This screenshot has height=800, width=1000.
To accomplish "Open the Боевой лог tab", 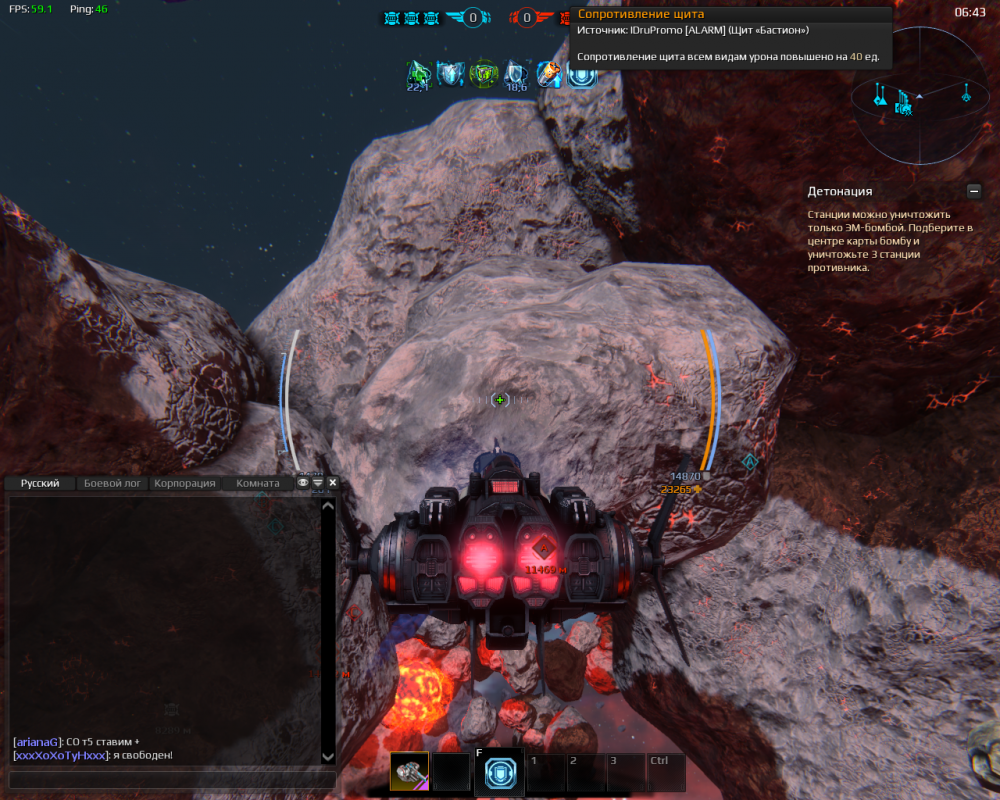I will click(112, 483).
